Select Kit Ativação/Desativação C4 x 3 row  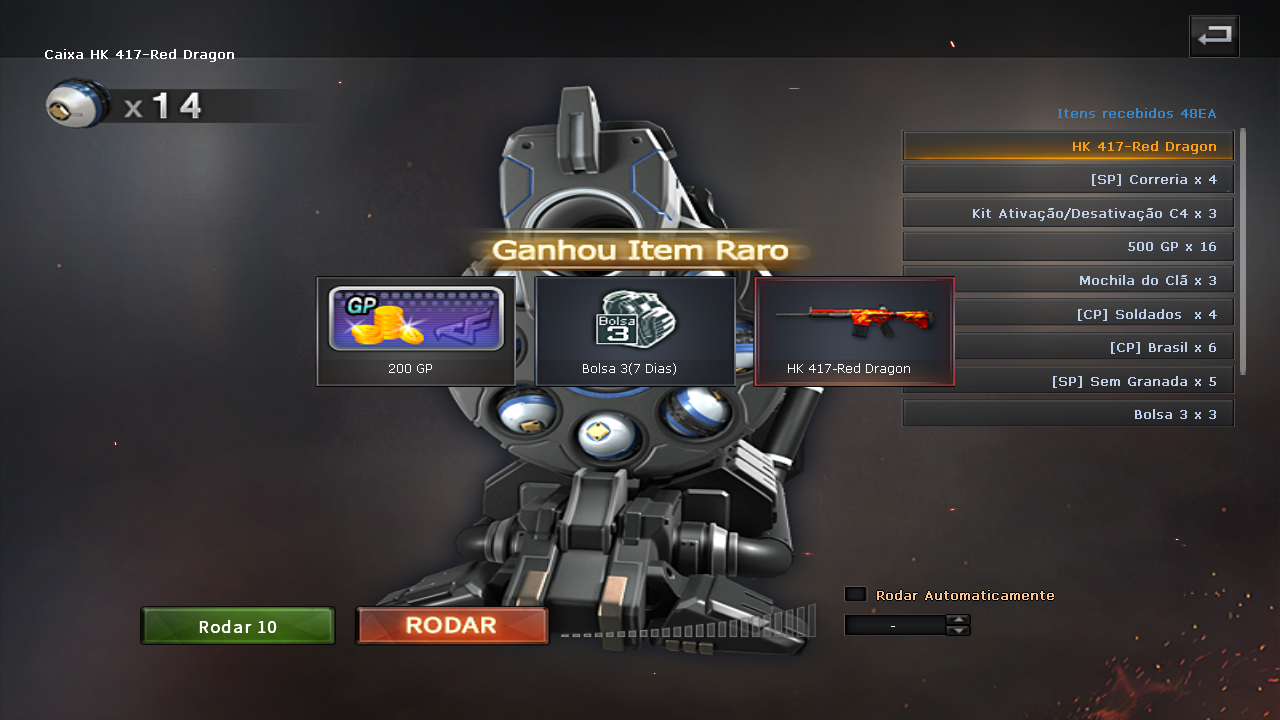[1068, 213]
